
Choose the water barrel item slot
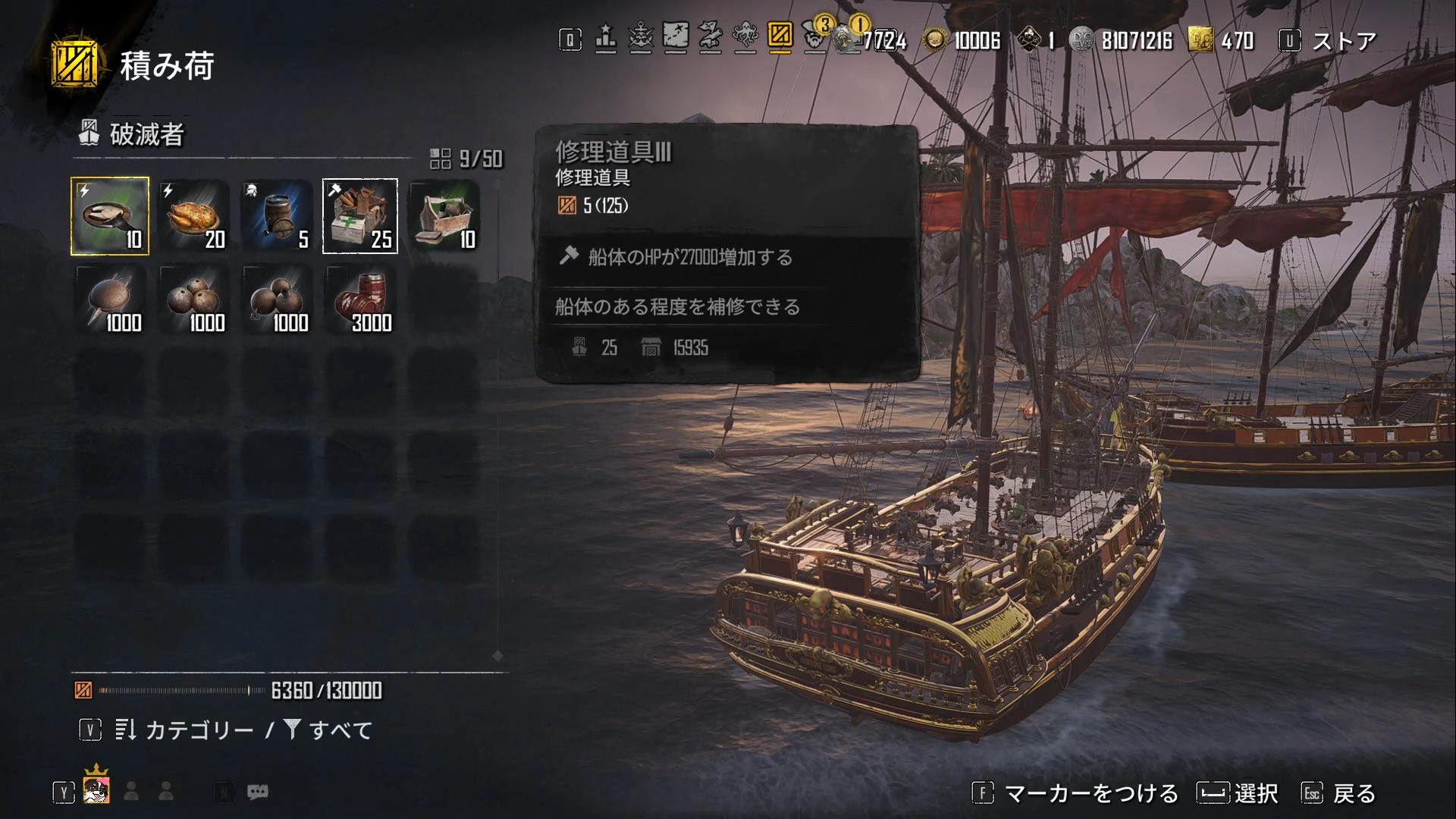[277, 216]
